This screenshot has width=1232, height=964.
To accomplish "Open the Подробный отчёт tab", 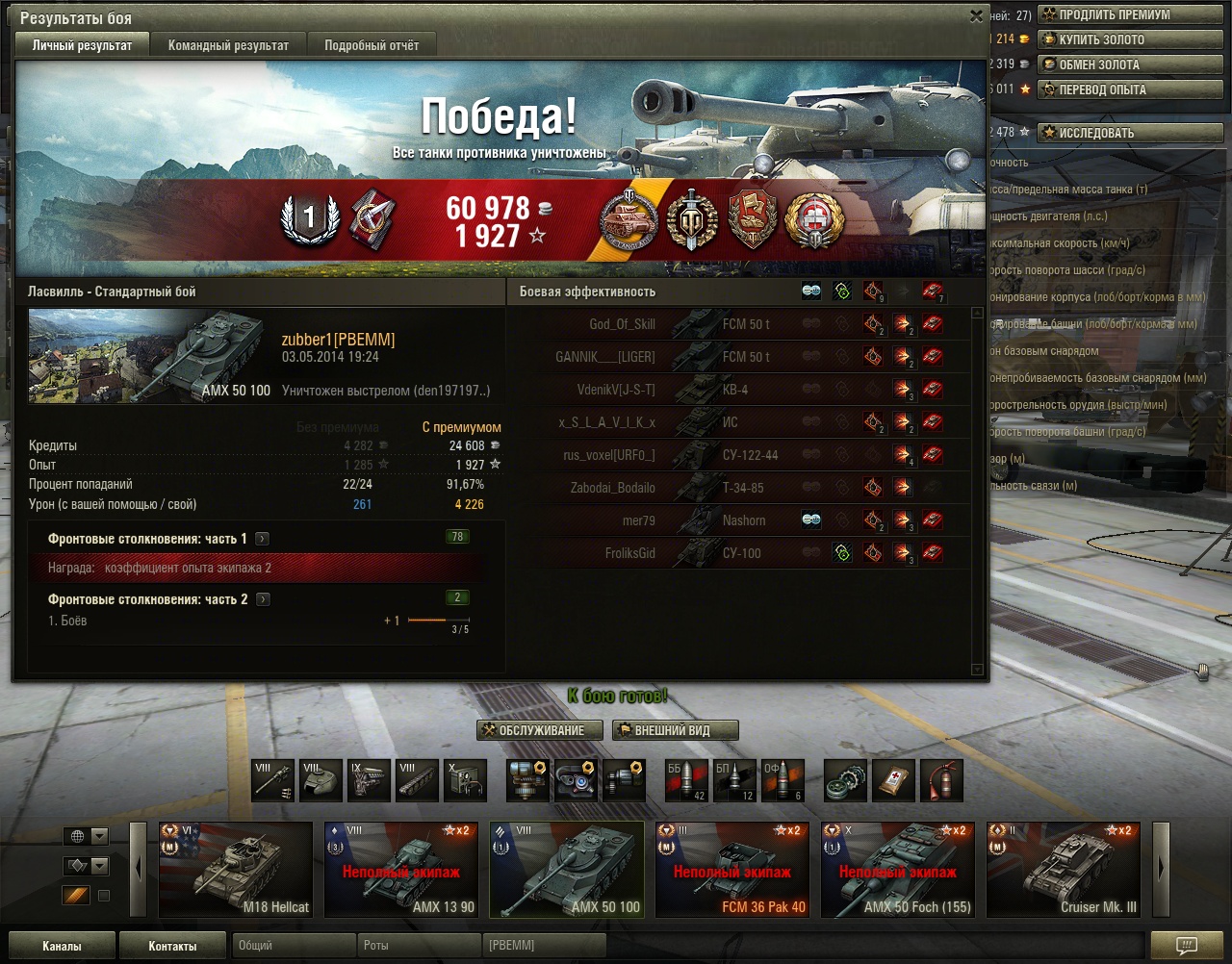I will (372, 45).
